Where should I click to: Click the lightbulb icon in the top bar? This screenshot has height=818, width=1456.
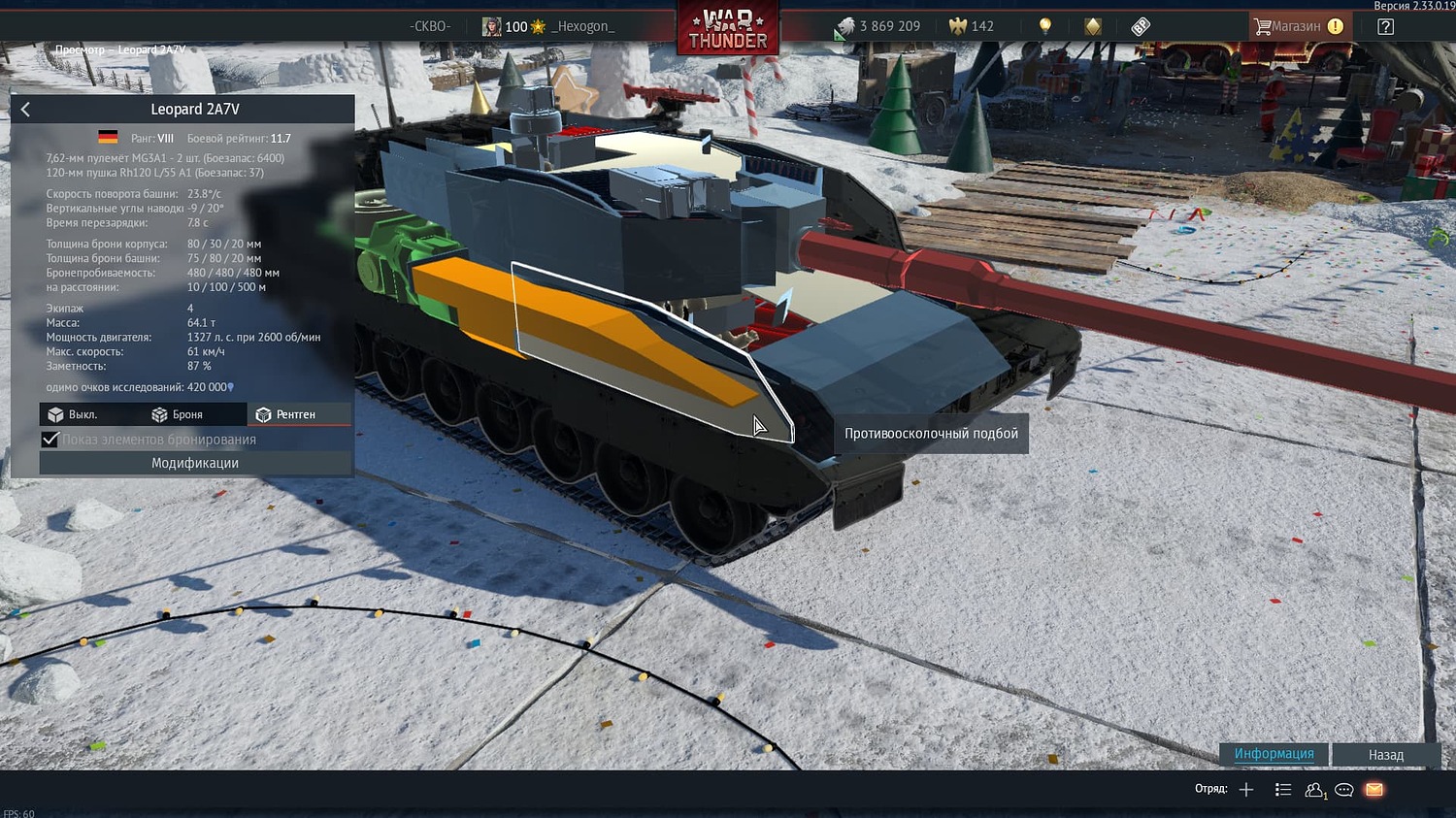click(1045, 25)
